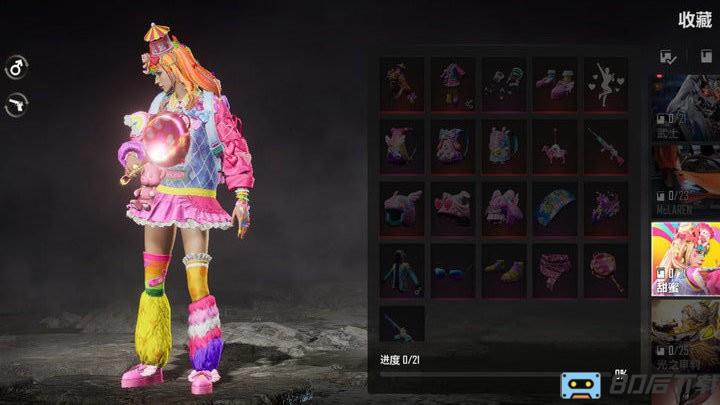This screenshot has width=720, height=405.
Task: Choose the candy-colored rifle skin slot
Action: pos(606,146)
